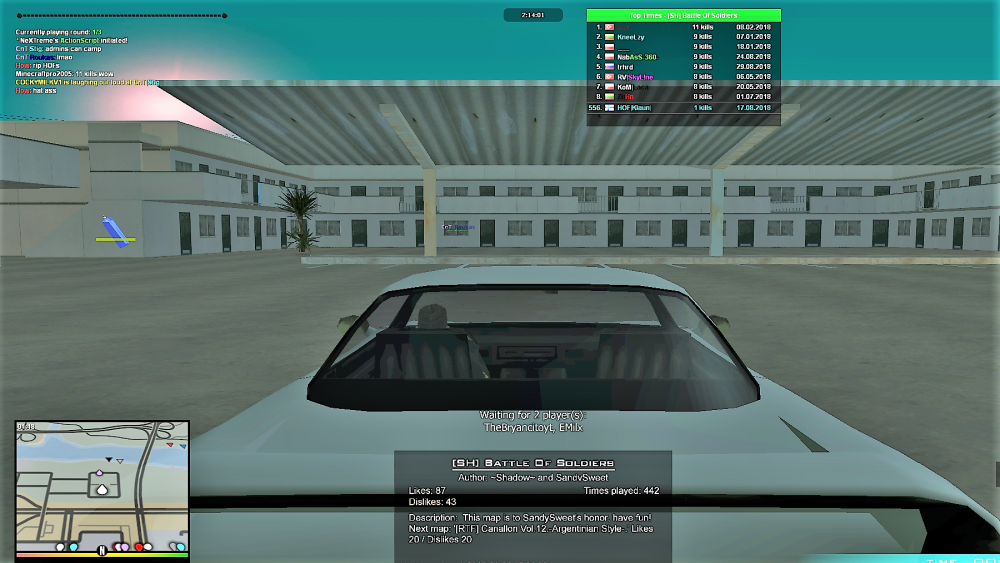Select the red triangle blip on the minimap
The image size is (1000, 563).
point(171,444)
